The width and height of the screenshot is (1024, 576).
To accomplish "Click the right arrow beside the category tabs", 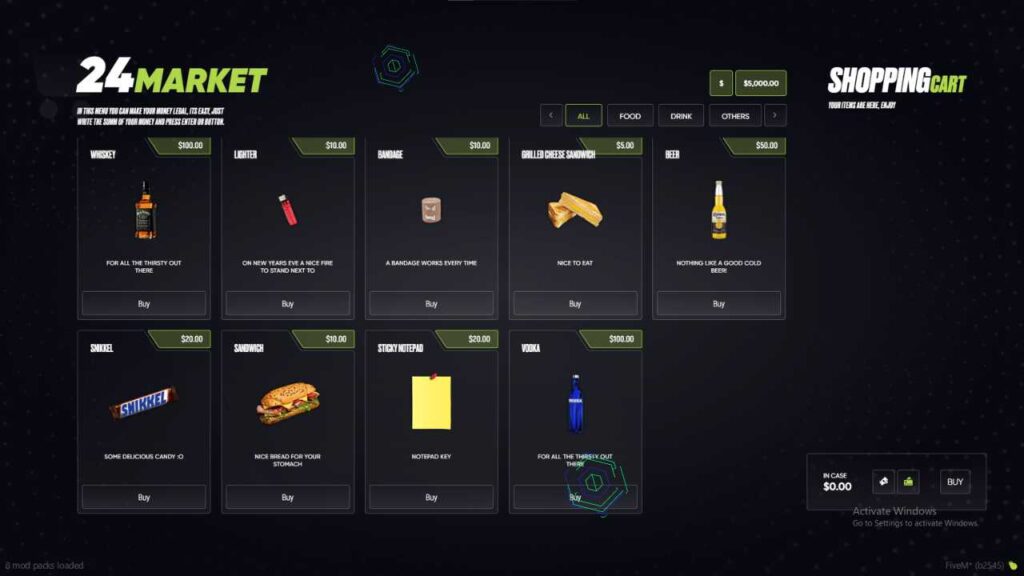I will point(775,116).
